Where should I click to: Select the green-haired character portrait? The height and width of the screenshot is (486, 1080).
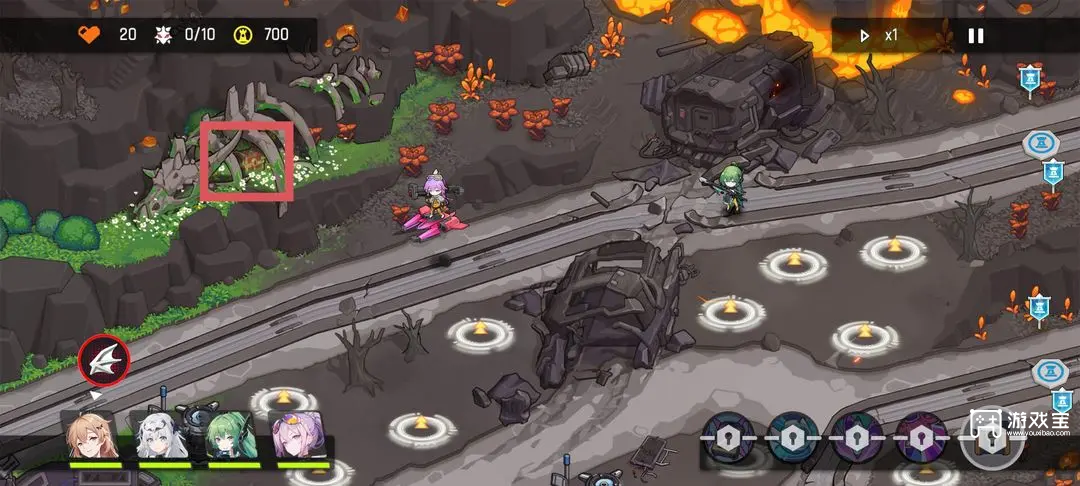pos(228,435)
